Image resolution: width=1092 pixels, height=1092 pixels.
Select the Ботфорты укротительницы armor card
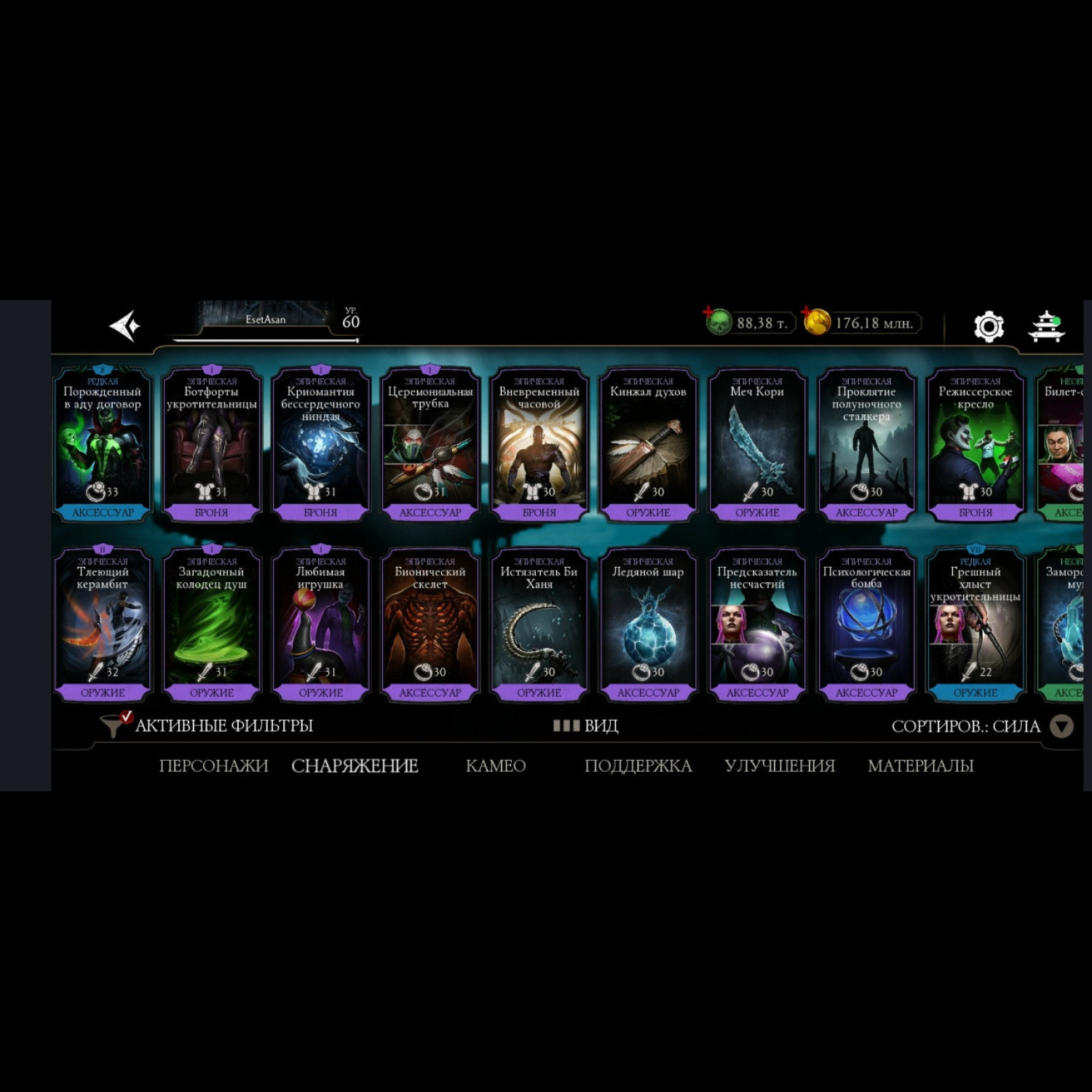(x=211, y=444)
